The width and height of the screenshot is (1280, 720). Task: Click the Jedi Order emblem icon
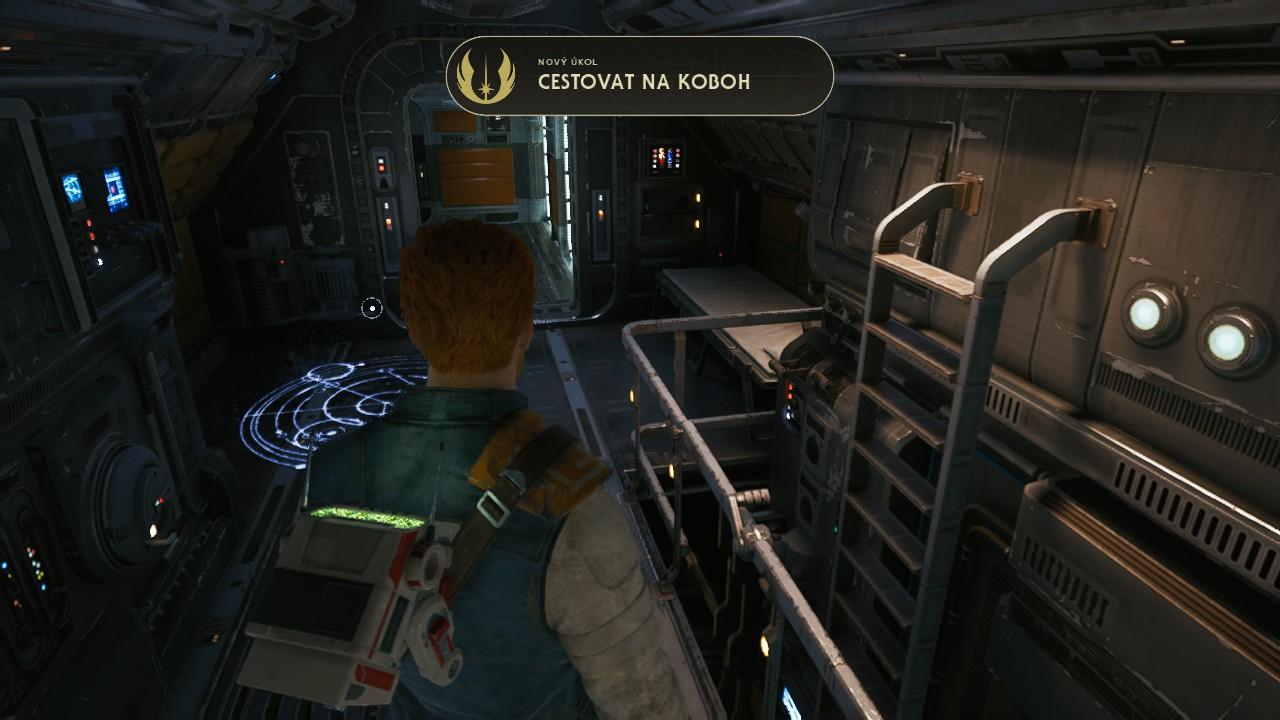pos(485,76)
